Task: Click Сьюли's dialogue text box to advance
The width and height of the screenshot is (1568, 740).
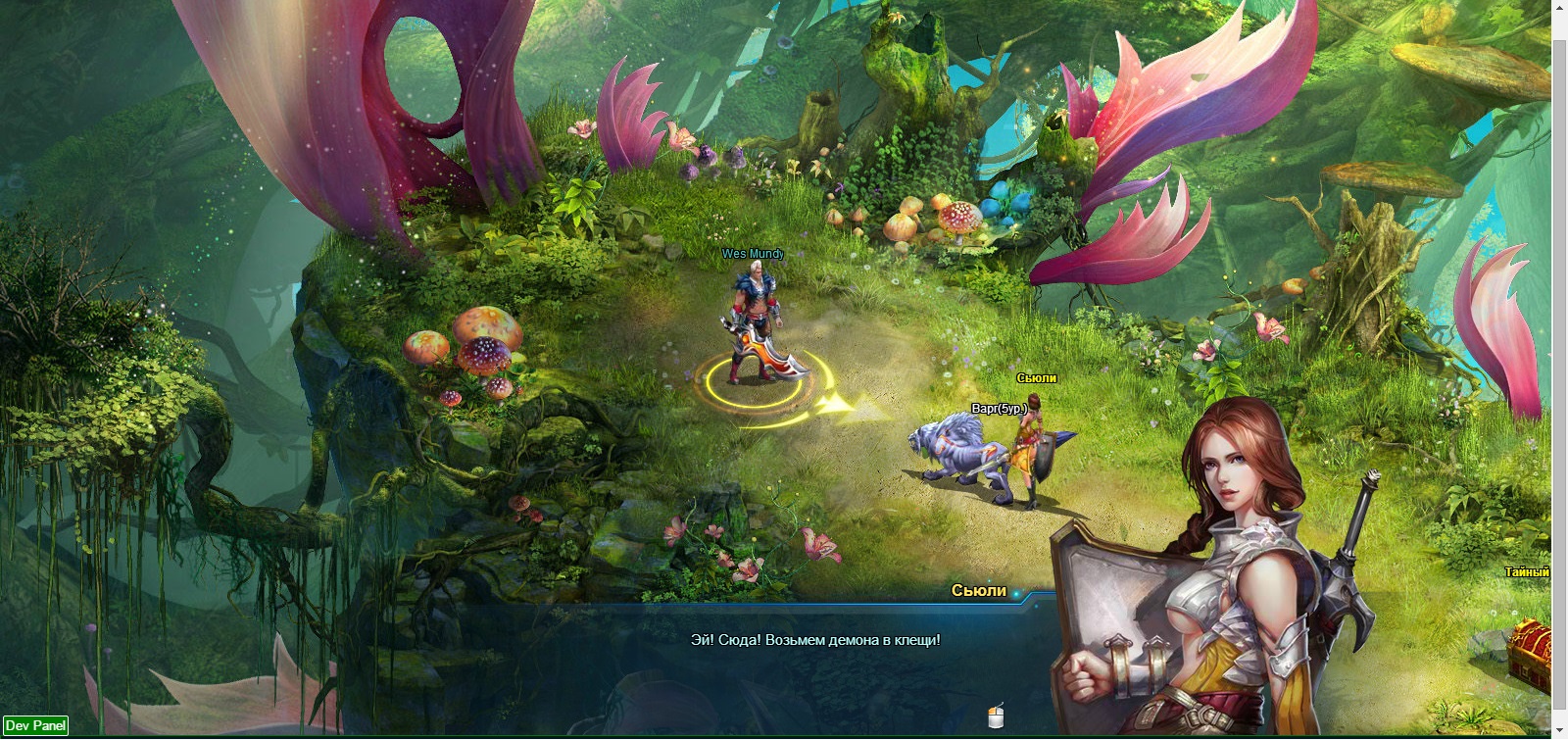Action: click(x=814, y=640)
